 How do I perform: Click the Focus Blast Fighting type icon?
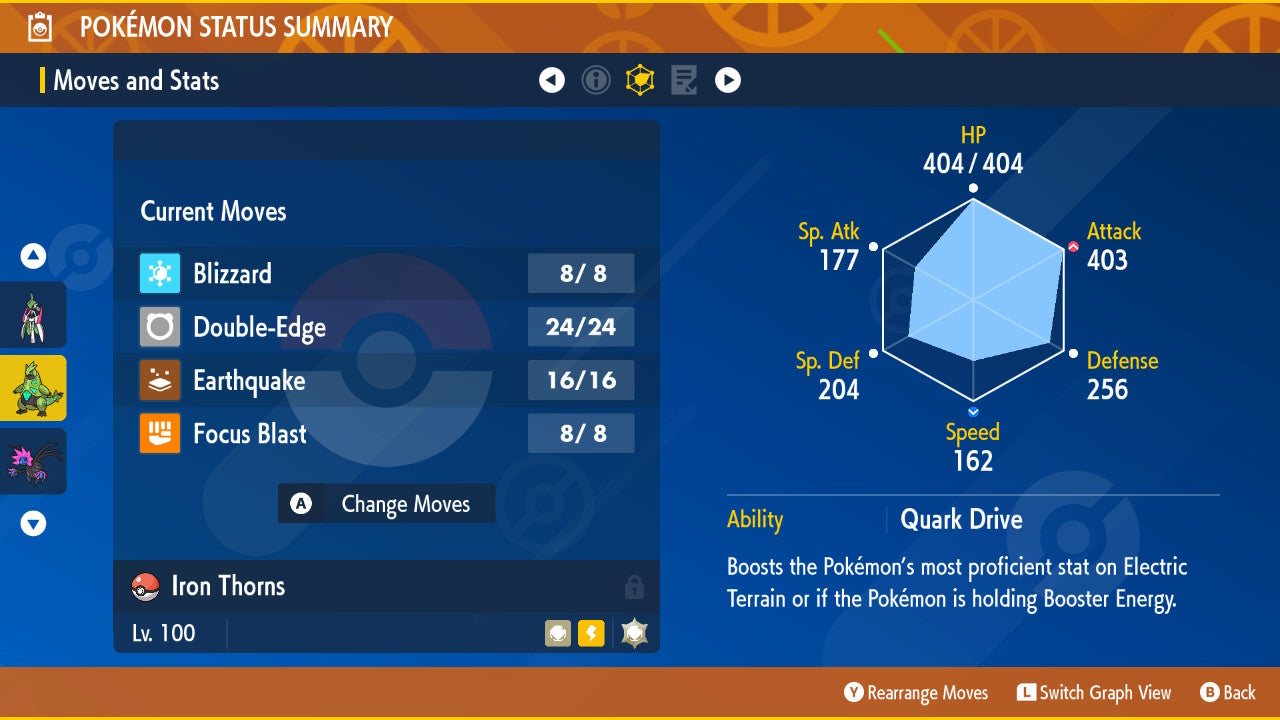tap(158, 433)
